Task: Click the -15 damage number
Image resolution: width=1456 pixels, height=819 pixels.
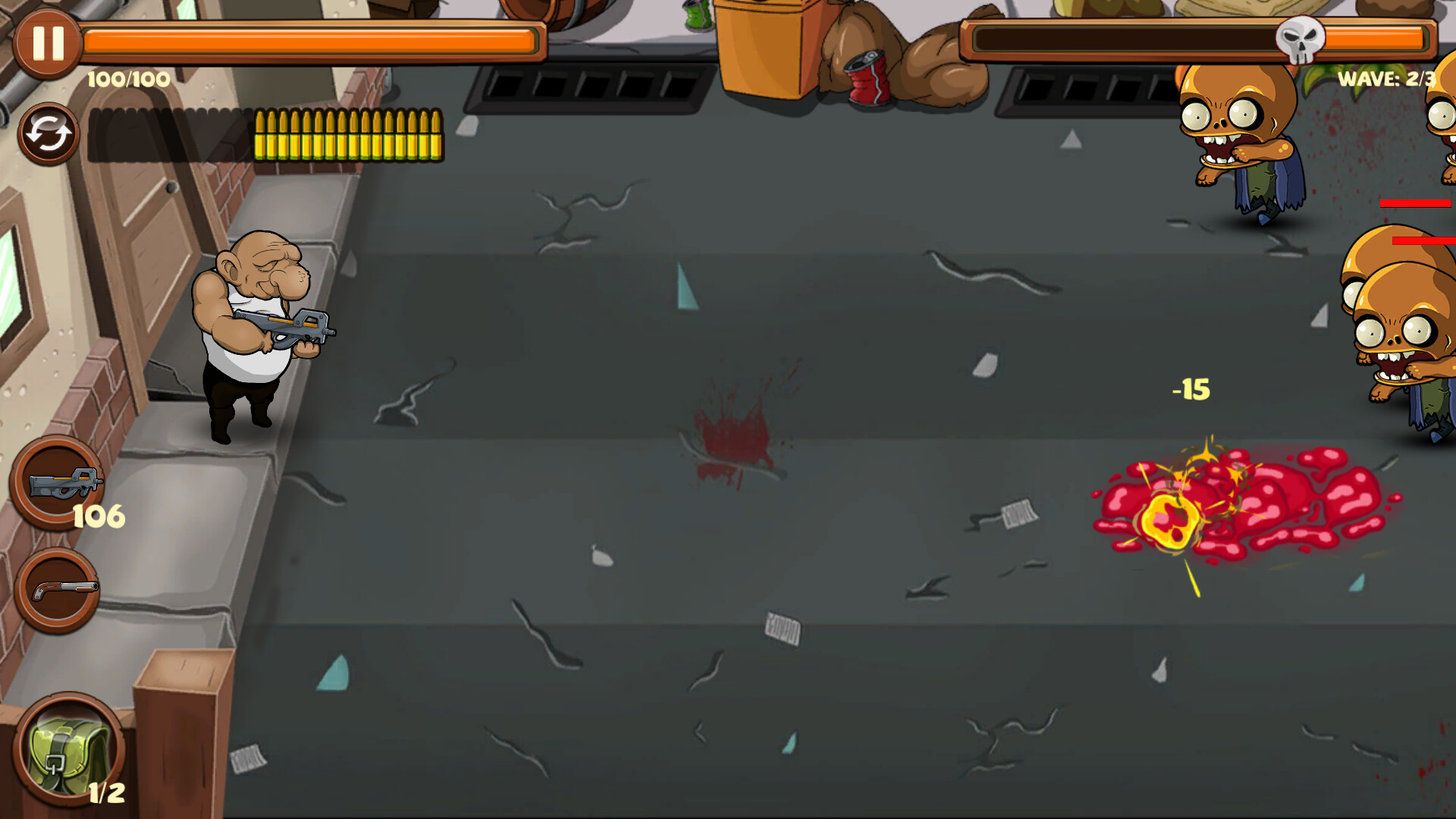Action: [1189, 388]
